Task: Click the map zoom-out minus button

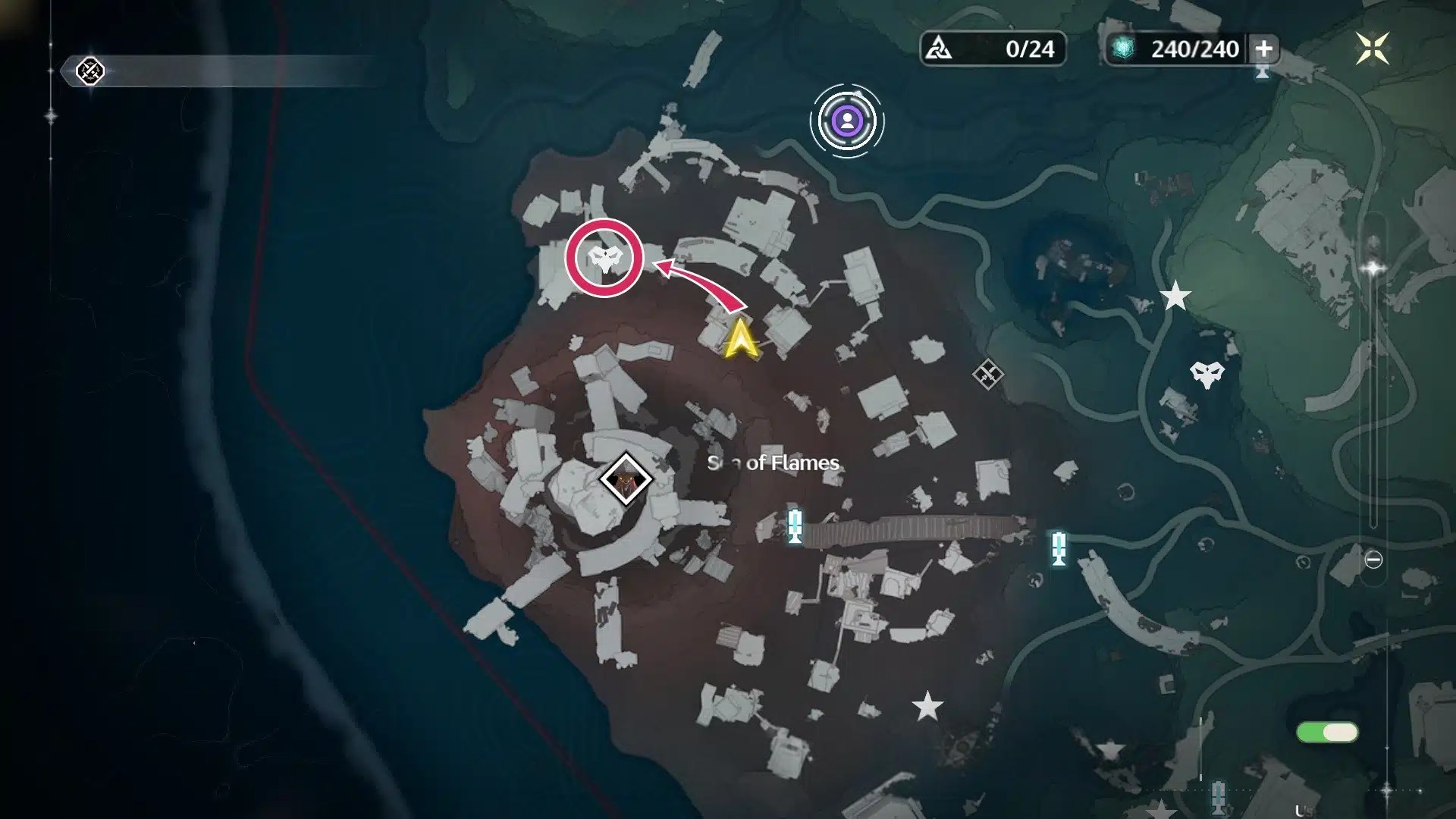Action: click(x=1373, y=560)
